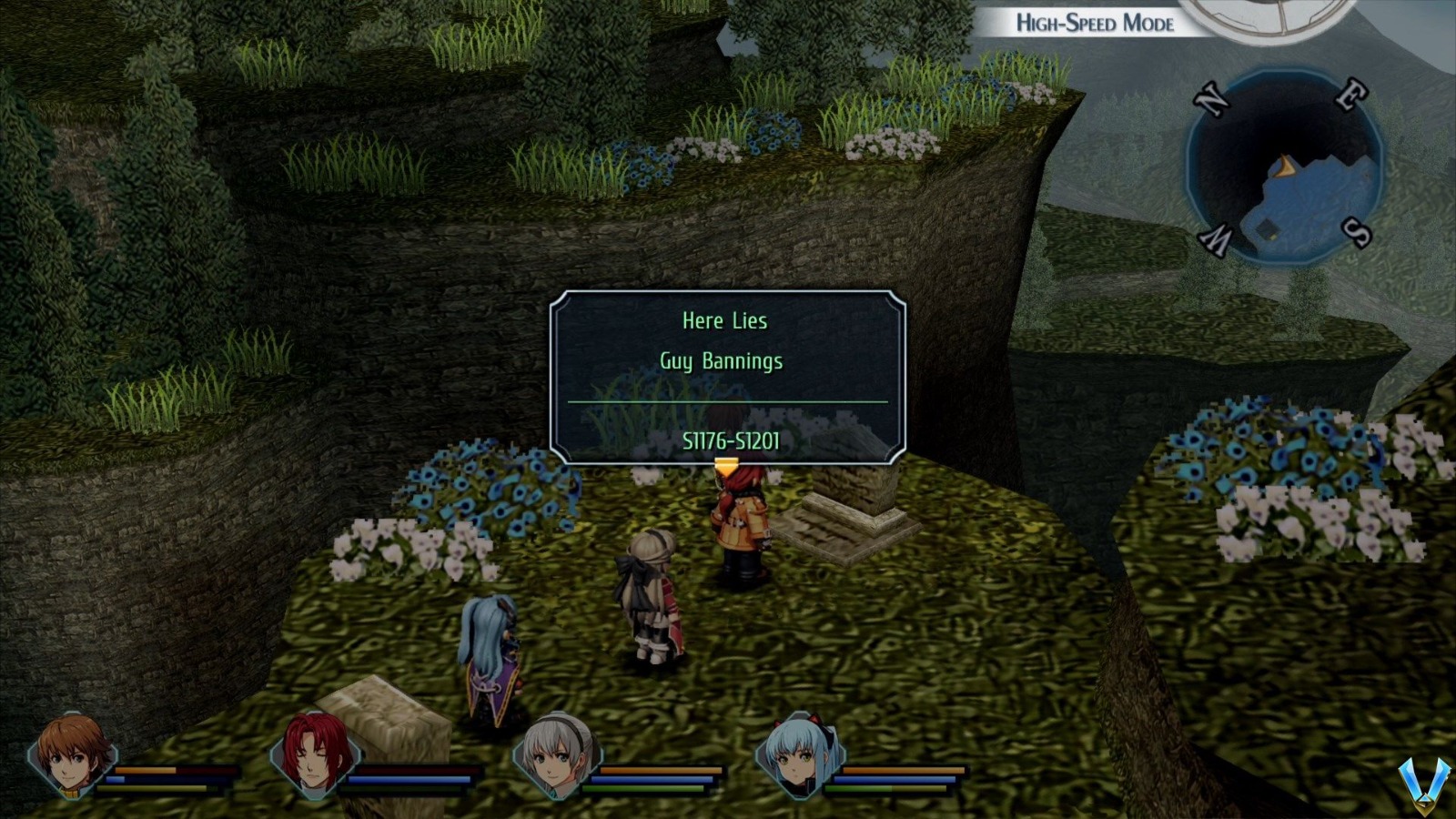Viewport: 1456px width, 819px height.
Task: Select the V emblem in the bottom-right corner
Action: [1424, 783]
